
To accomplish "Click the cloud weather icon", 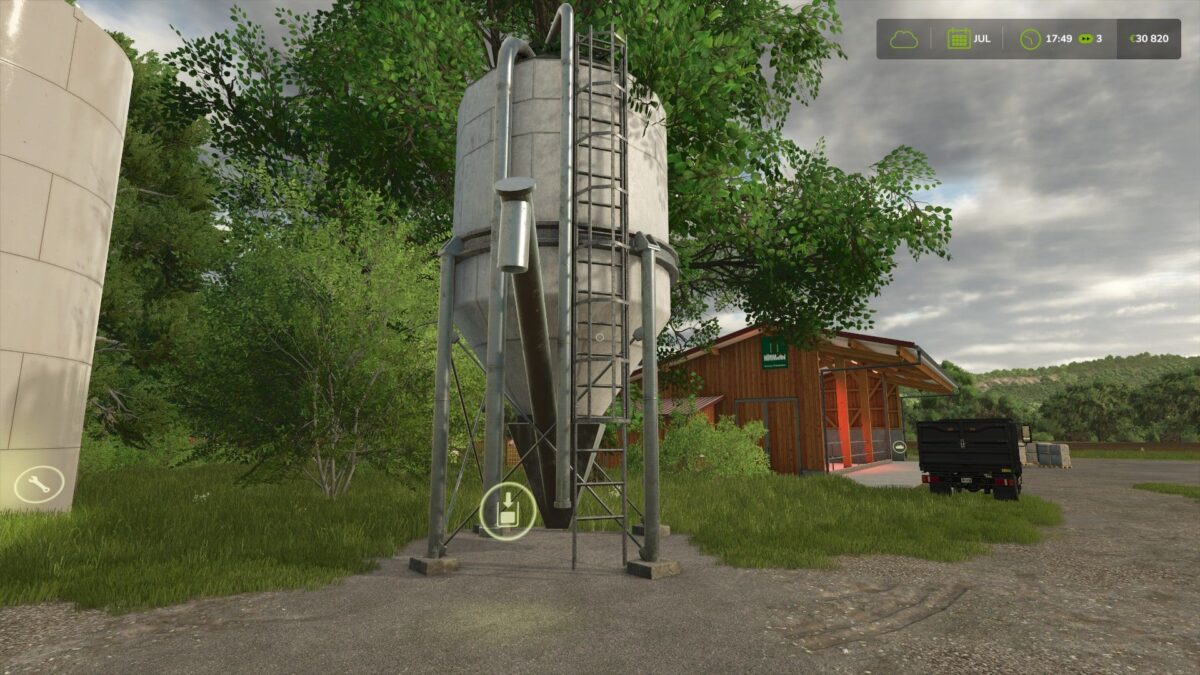I will [x=903, y=39].
